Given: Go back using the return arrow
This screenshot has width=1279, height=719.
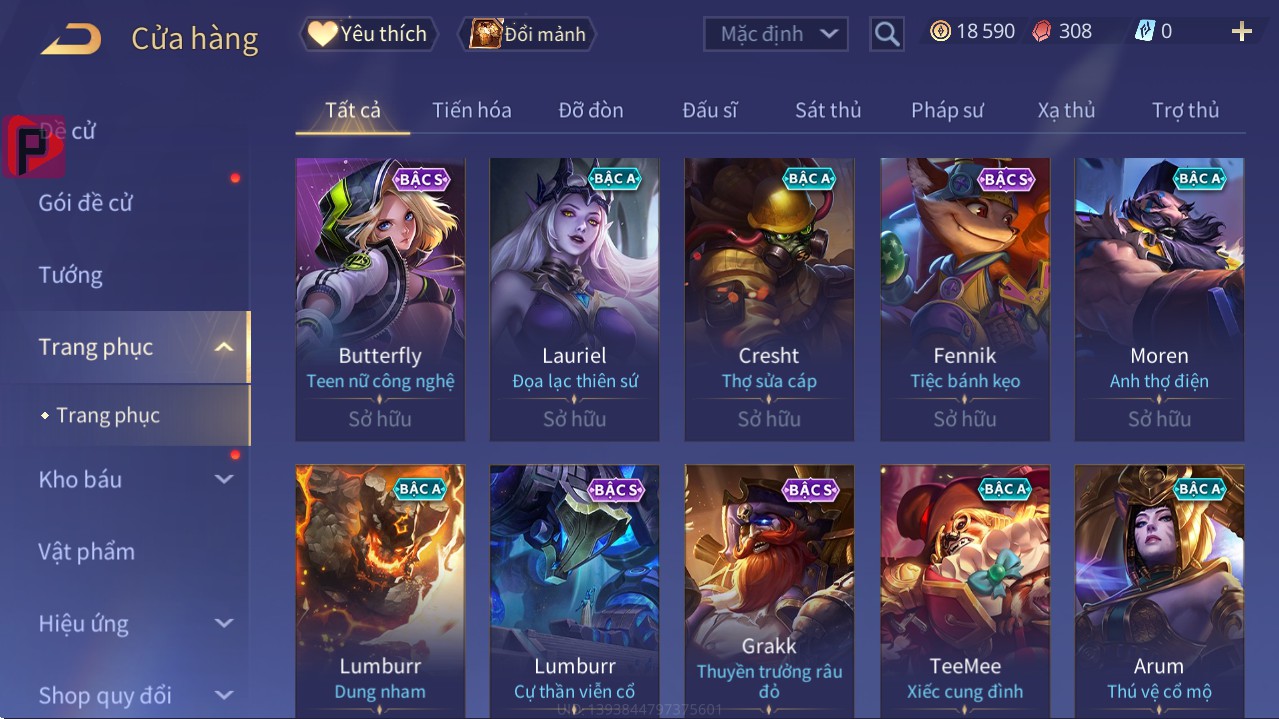Looking at the screenshot, I should pos(72,39).
